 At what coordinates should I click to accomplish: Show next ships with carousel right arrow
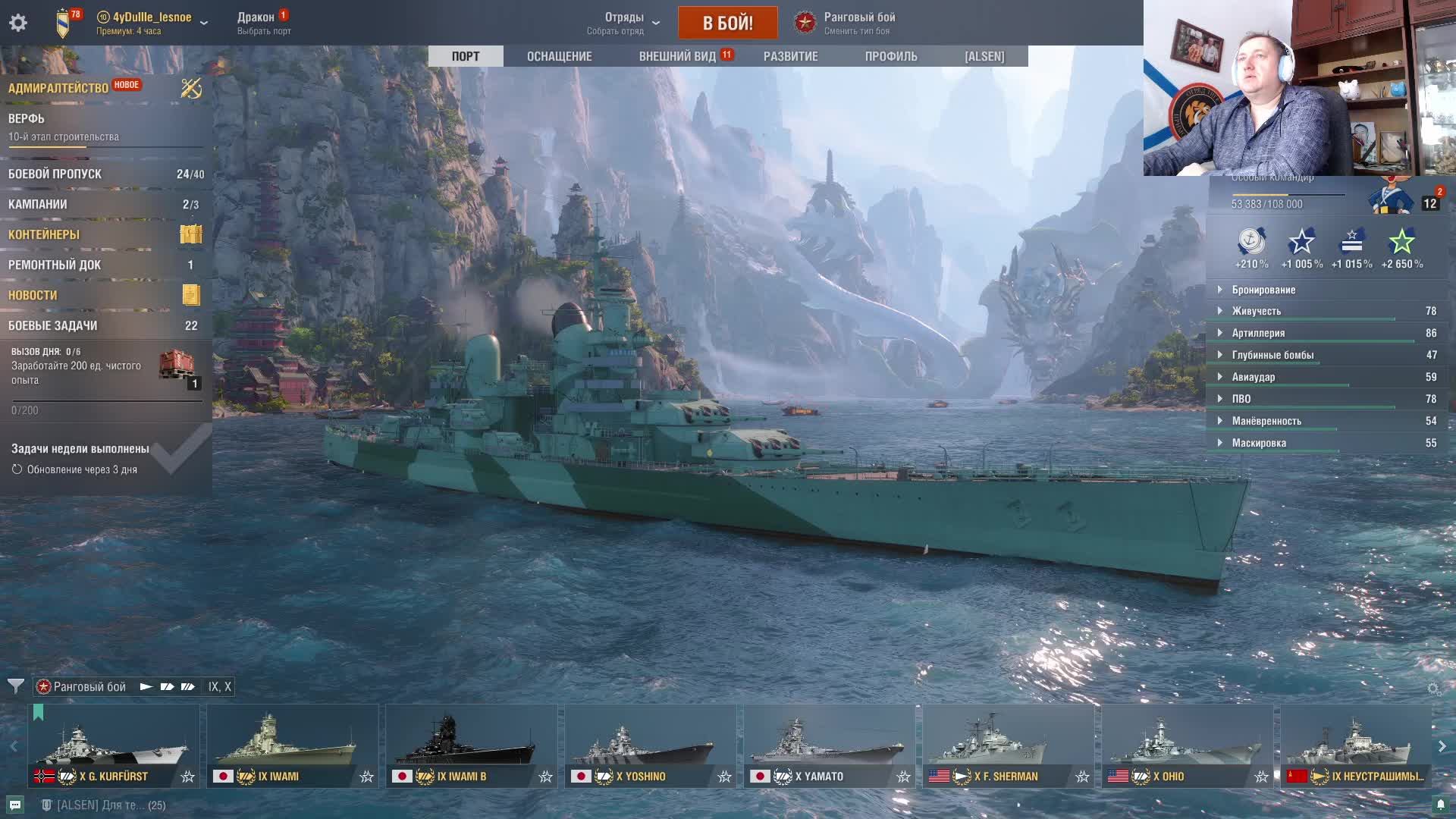coord(1442,747)
